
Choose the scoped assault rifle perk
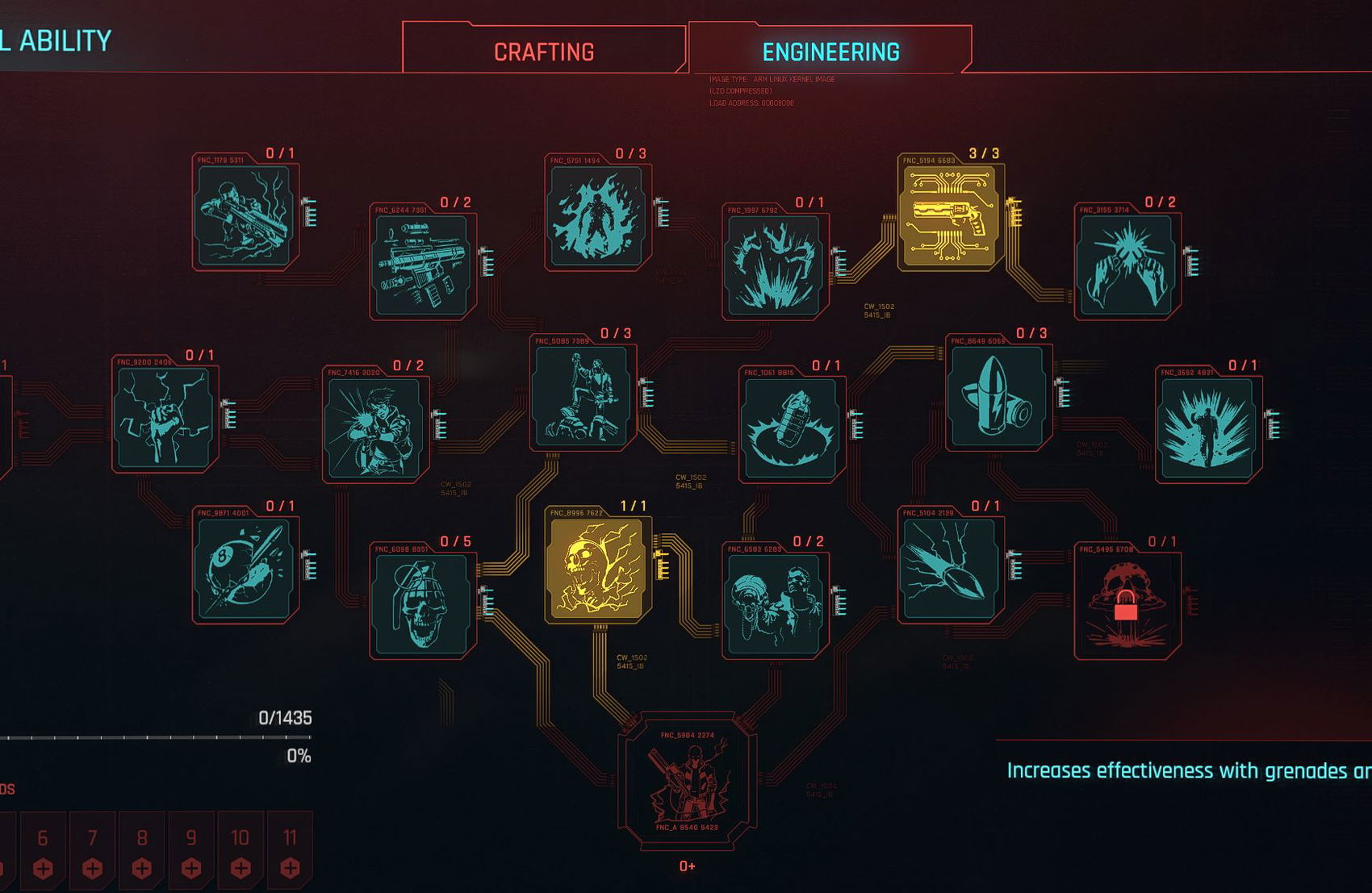(422, 265)
